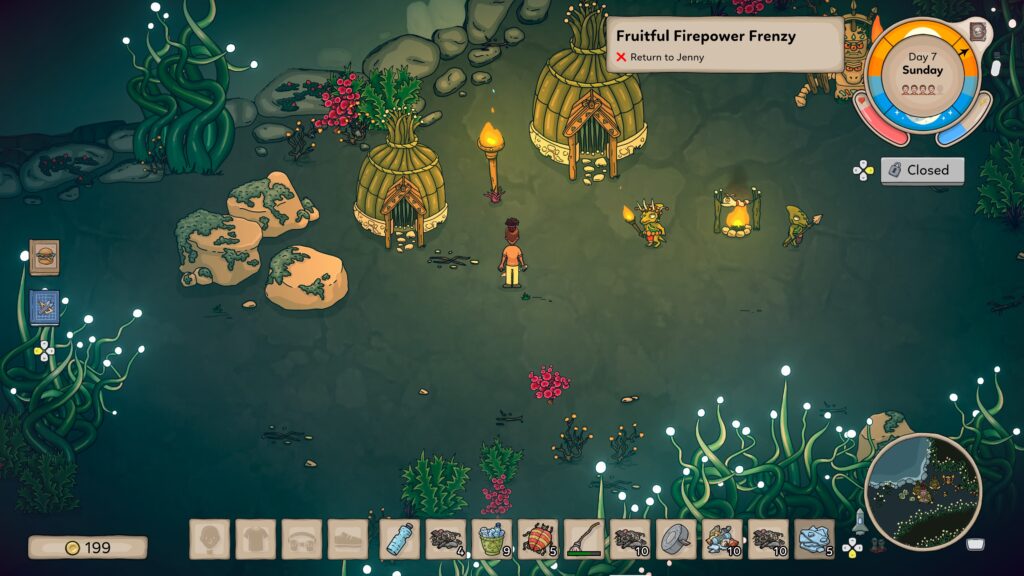Click the empty headphones equipment slot

[302, 539]
